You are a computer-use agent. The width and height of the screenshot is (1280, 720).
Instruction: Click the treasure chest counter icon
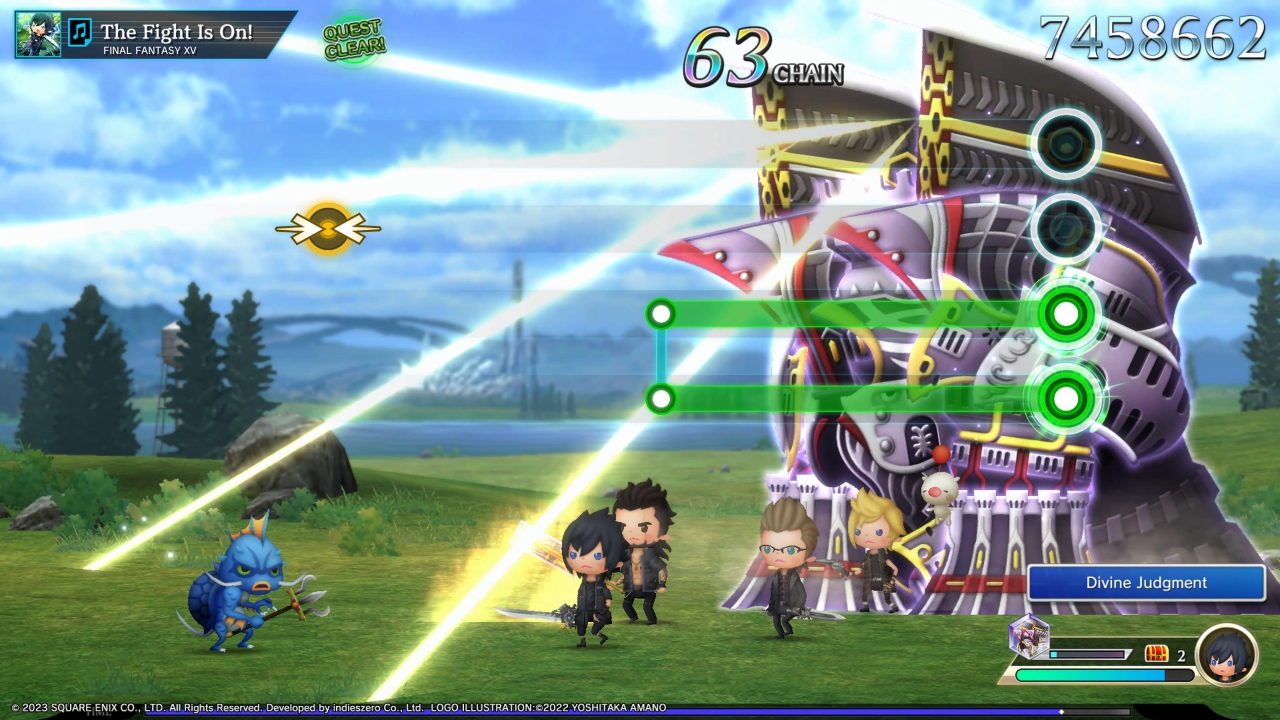(x=1156, y=654)
